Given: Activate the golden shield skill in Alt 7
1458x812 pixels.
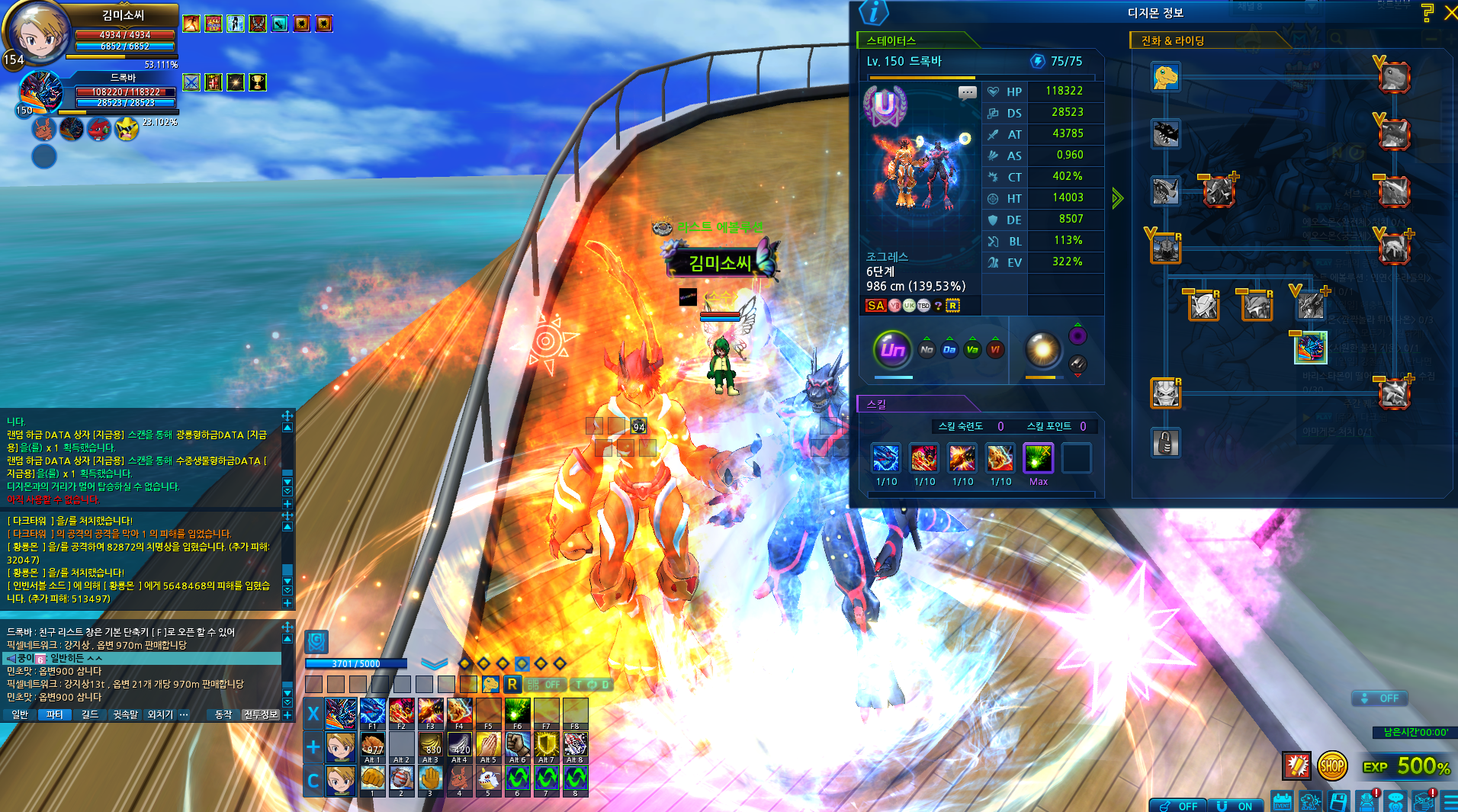Looking at the screenshot, I should coord(546,744).
